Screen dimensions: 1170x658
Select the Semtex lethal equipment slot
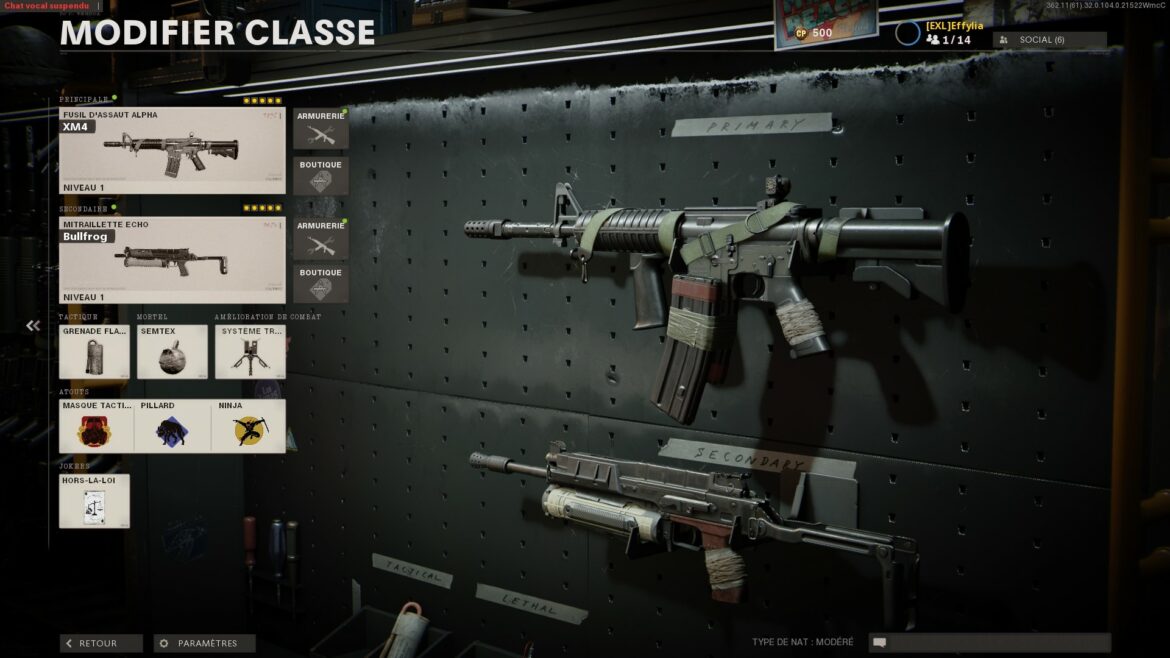(172, 352)
